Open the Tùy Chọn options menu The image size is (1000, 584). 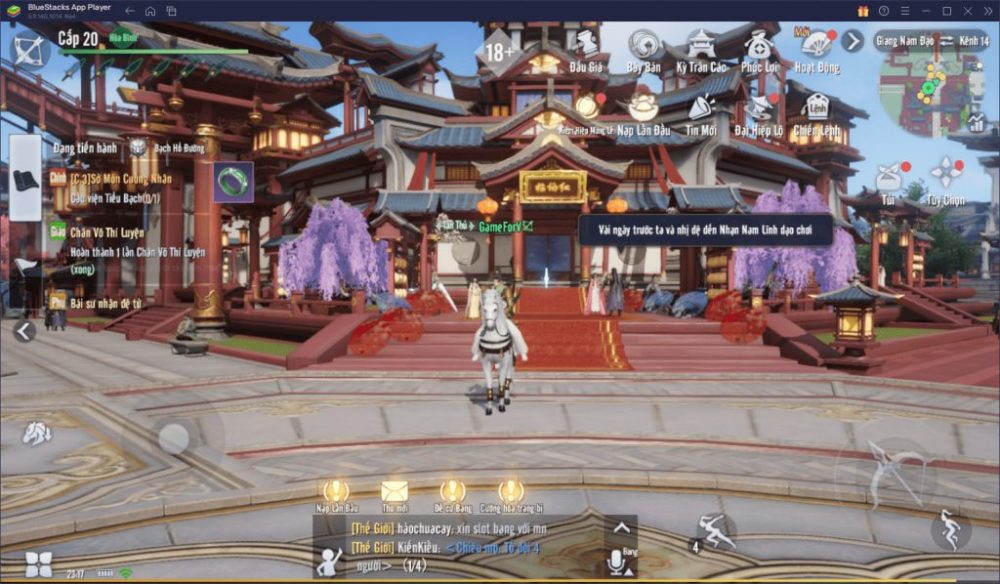pyautogui.click(x=946, y=176)
